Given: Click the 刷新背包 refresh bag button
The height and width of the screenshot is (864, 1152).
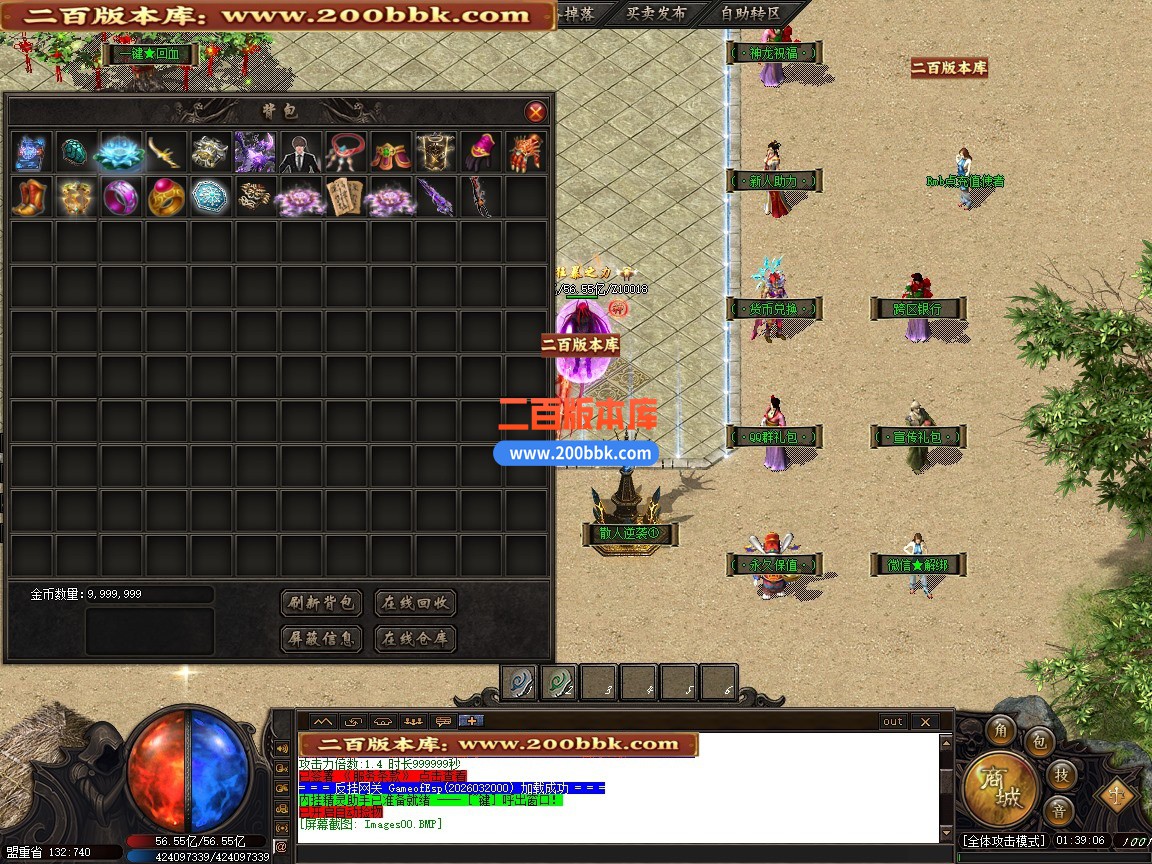Looking at the screenshot, I should coord(321,603).
